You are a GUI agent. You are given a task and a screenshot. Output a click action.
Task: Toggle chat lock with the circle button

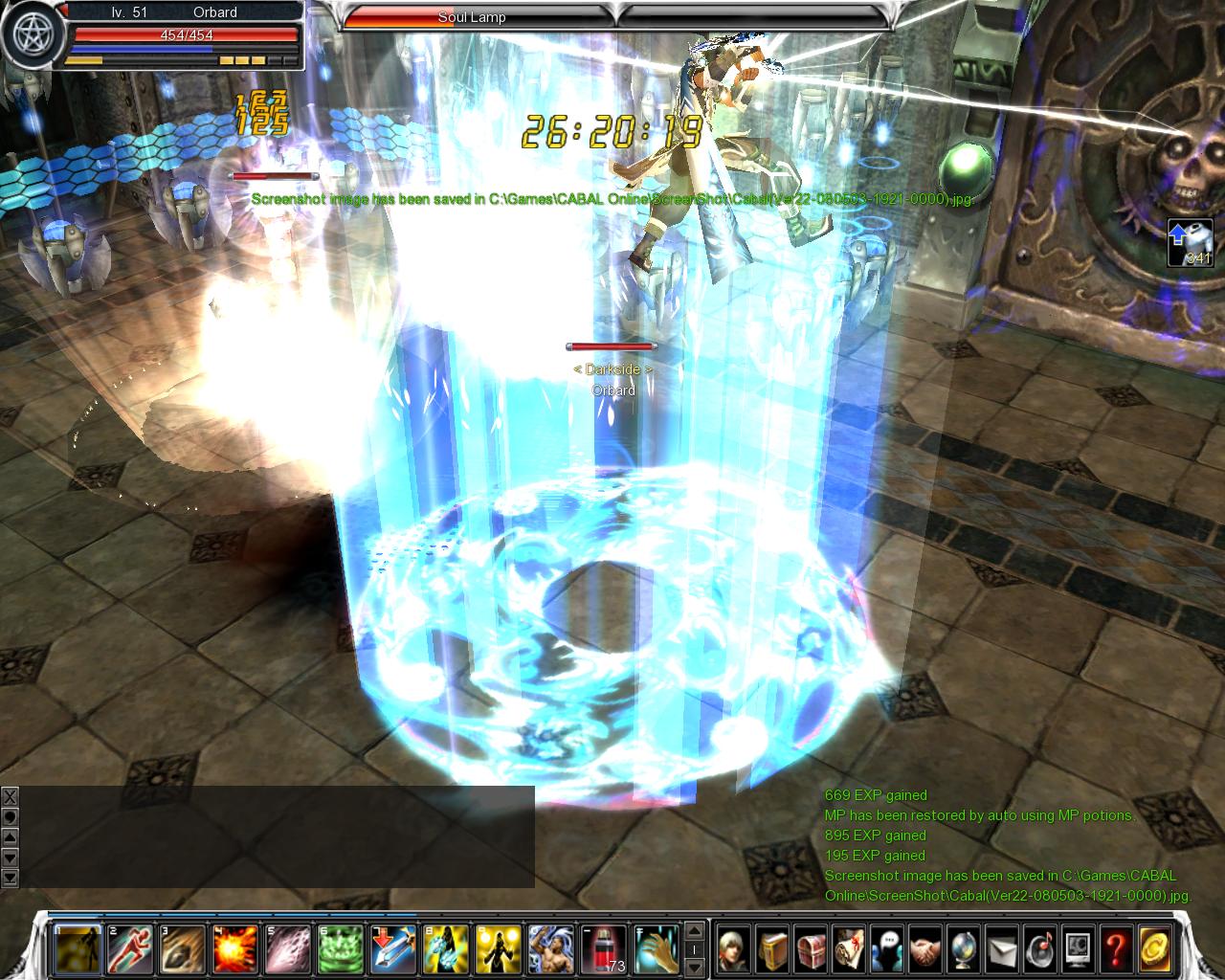10,815
